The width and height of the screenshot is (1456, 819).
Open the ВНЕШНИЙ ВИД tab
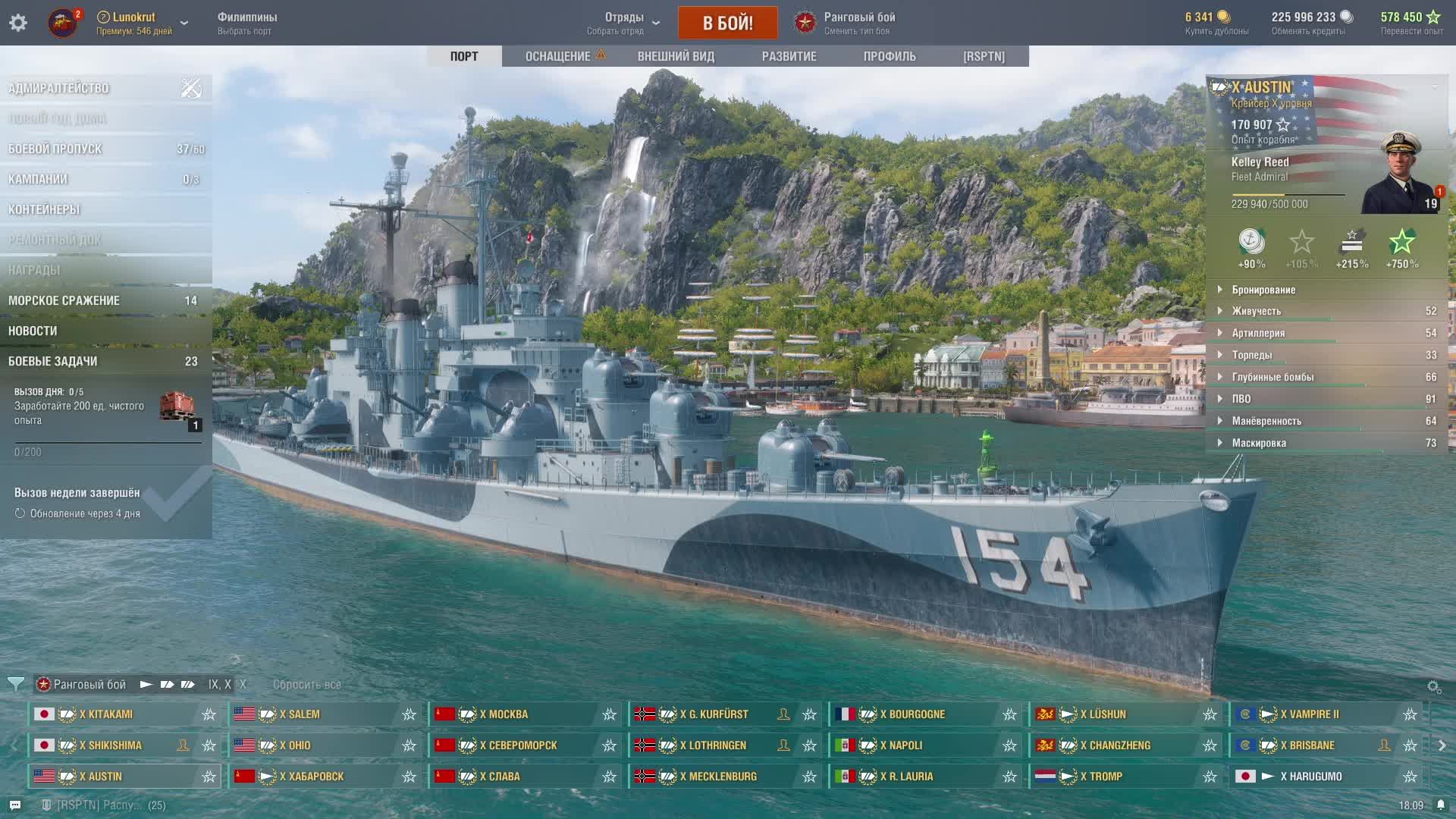tap(676, 56)
